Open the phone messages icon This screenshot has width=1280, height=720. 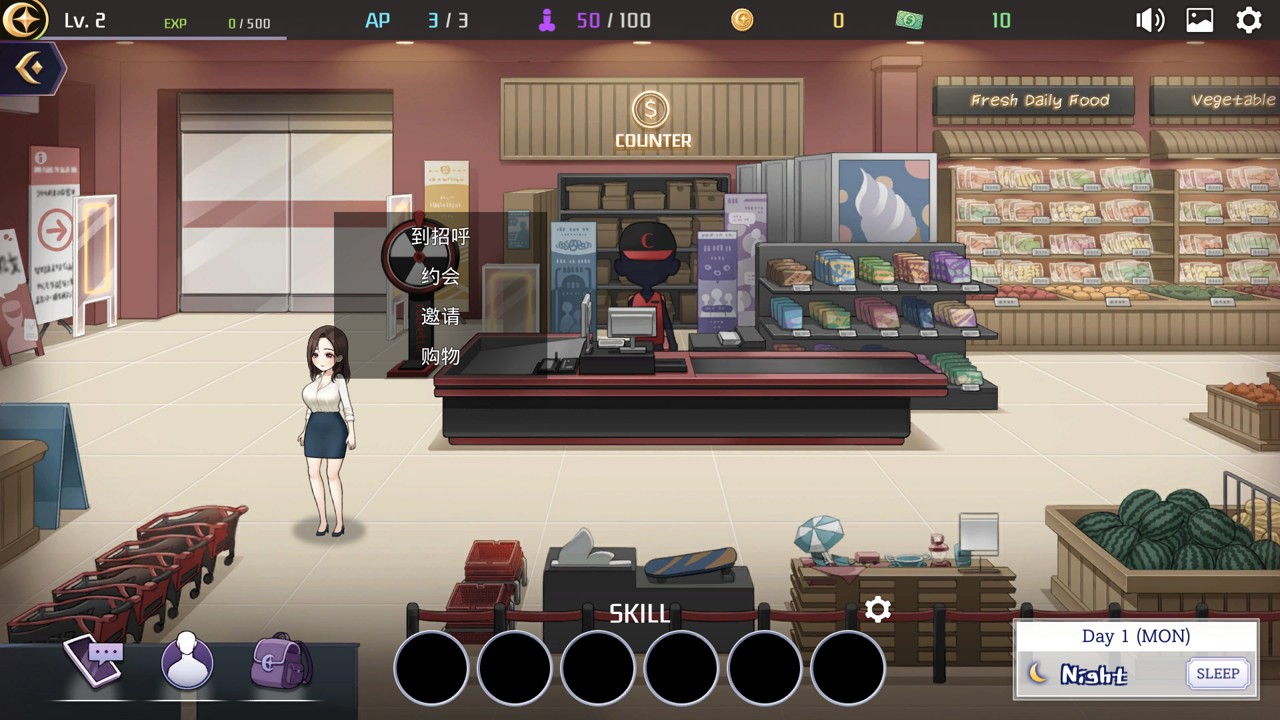pyautogui.click(x=94, y=660)
